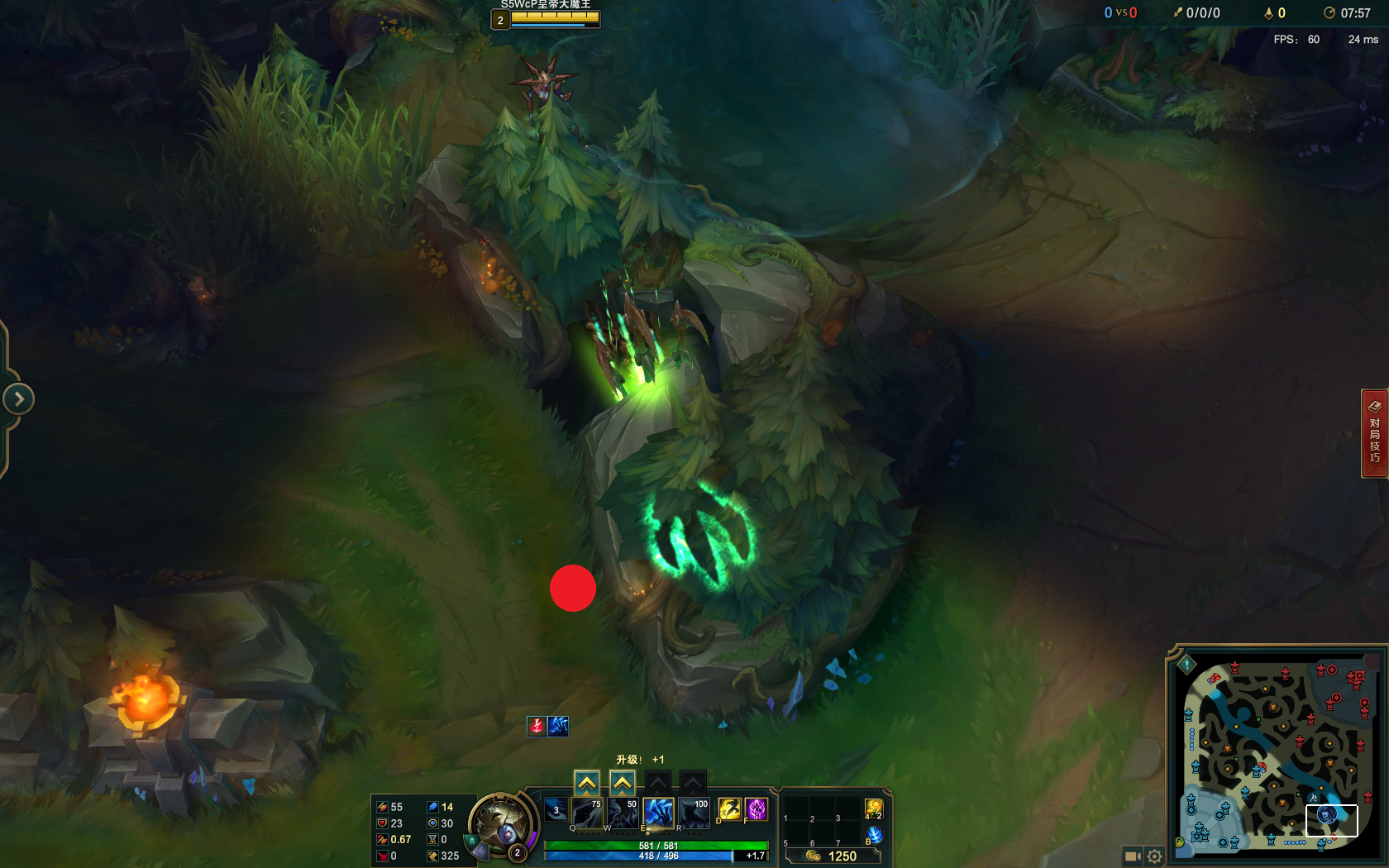This screenshot has height=868, width=1389.
Task: Activate the D summoner spell icon
Action: tap(729, 810)
